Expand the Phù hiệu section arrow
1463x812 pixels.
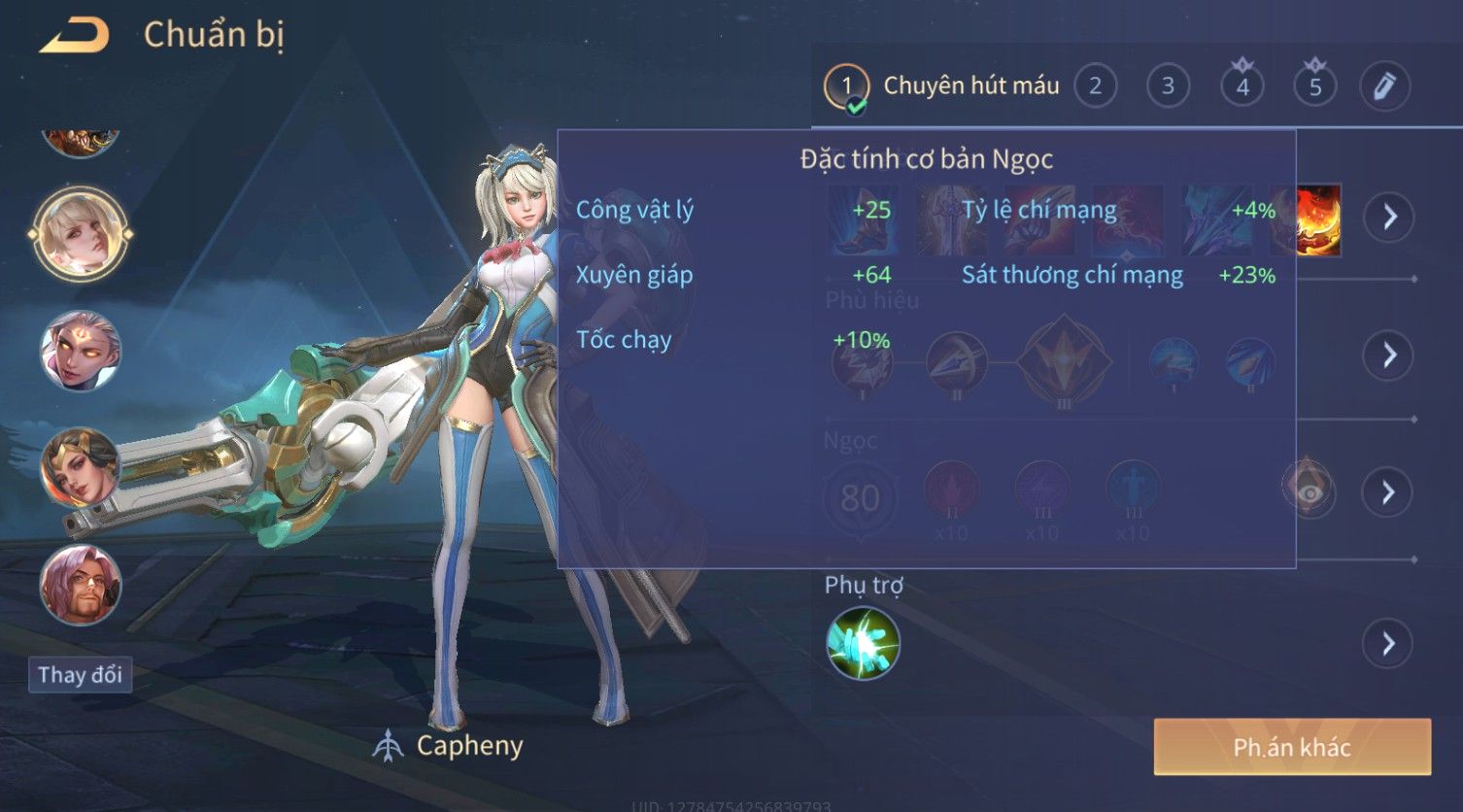[x=1389, y=355]
